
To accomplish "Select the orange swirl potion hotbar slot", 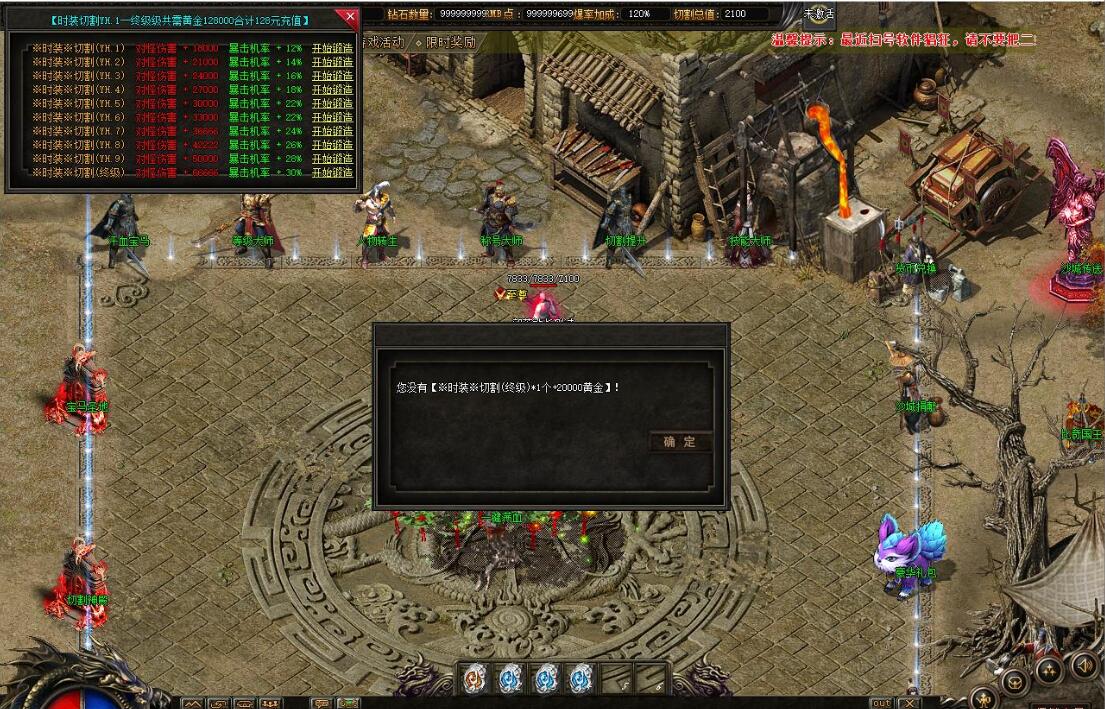I will tap(475, 678).
